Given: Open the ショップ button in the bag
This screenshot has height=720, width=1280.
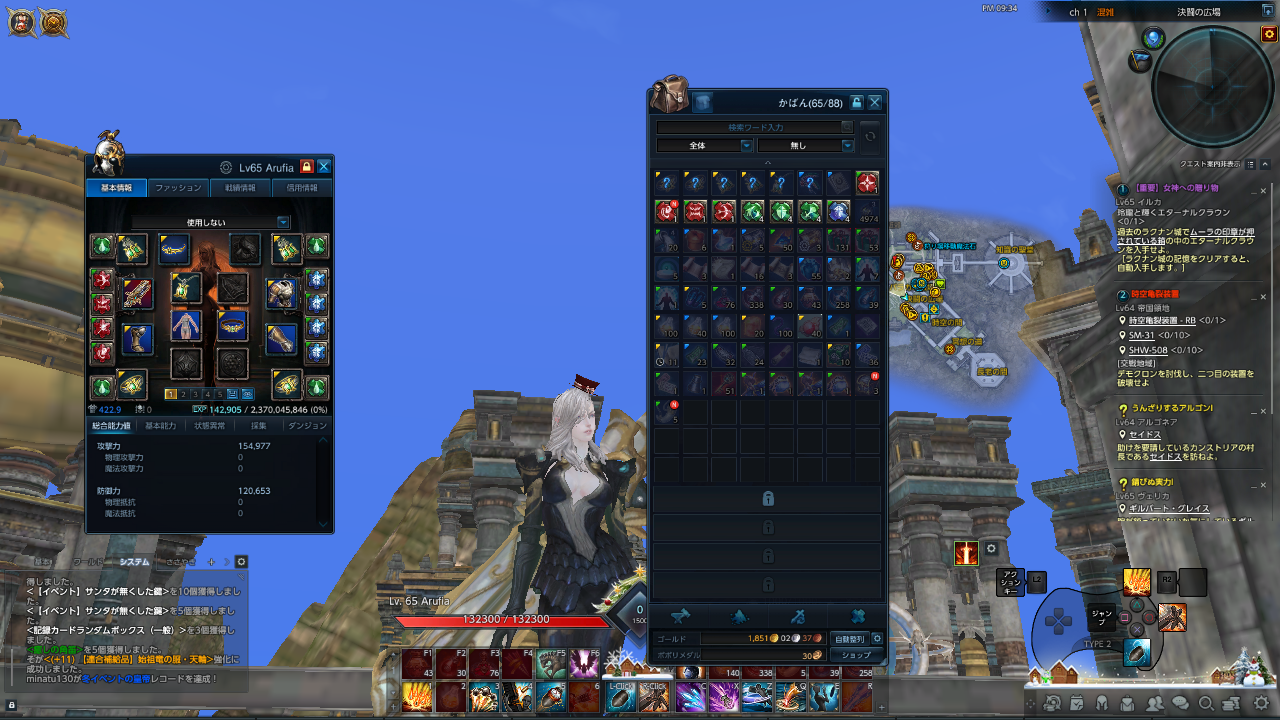Looking at the screenshot, I should (856, 655).
